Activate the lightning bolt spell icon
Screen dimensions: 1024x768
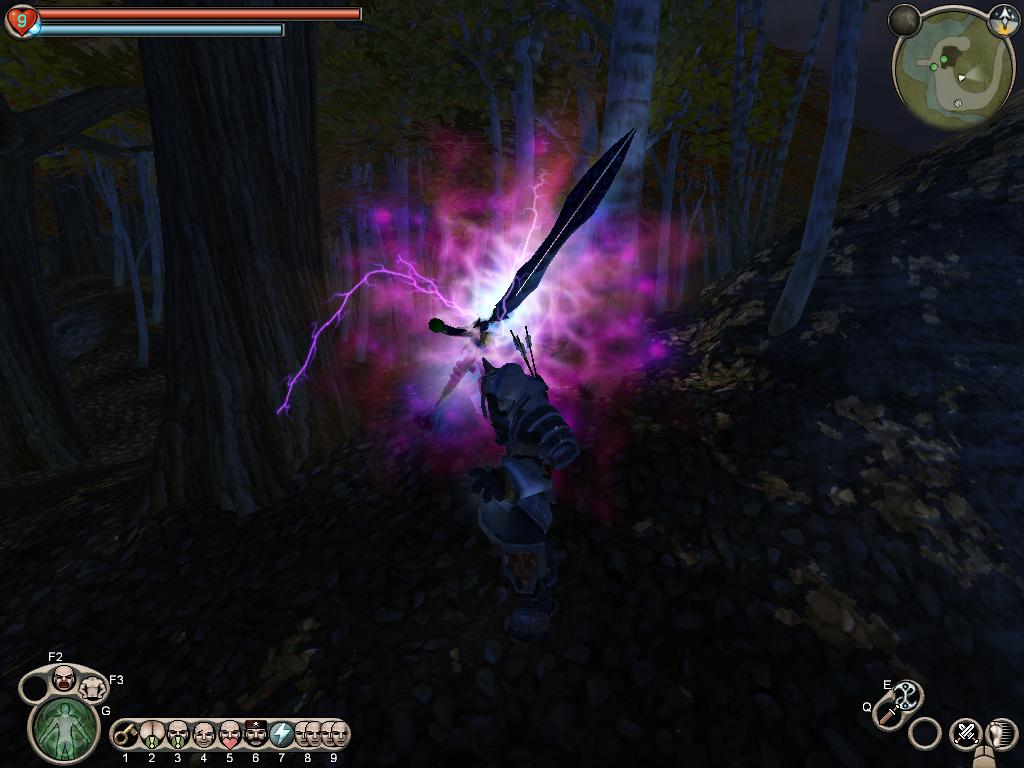[282, 735]
